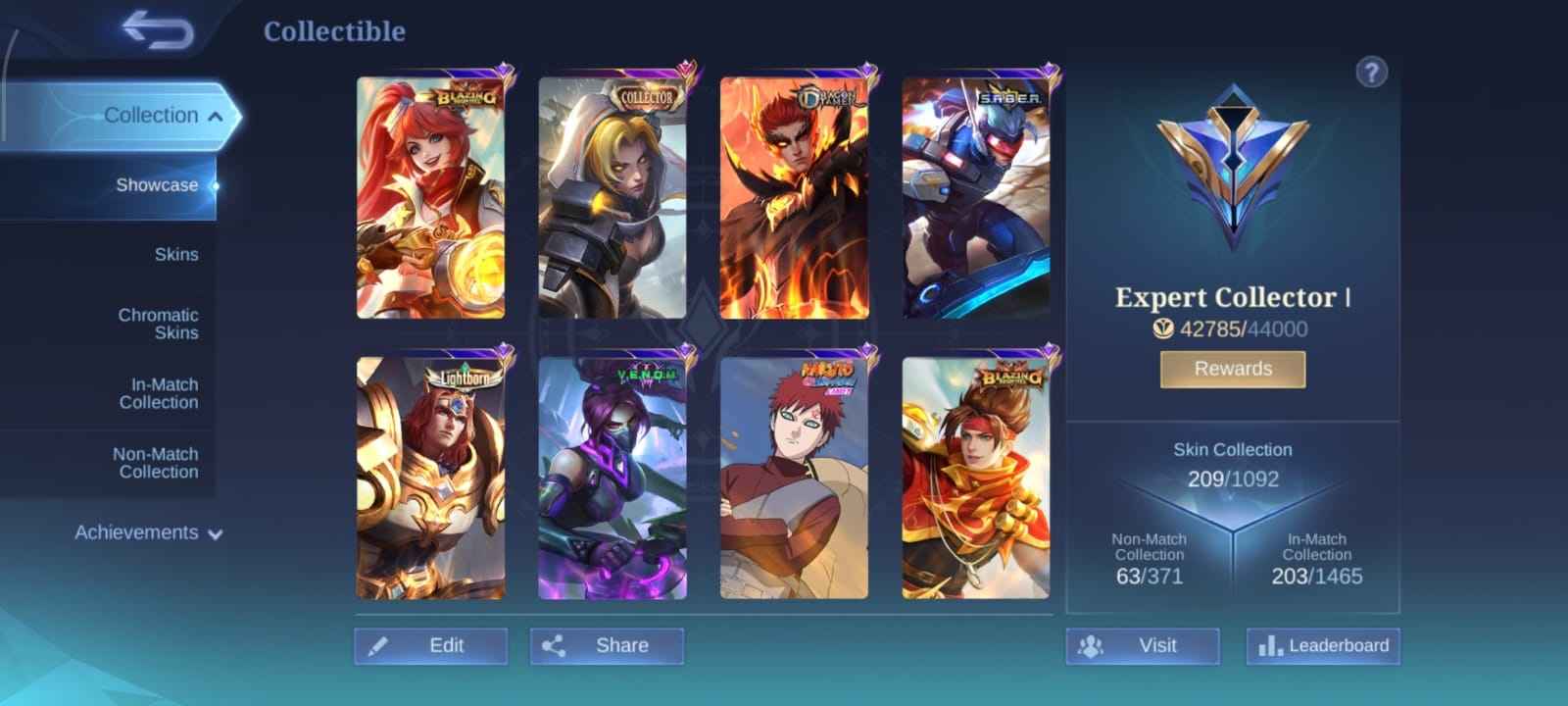Viewport: 1568px width, 706px height.
Task: Switch to the Skins tab
Action: (x=178, y=254)
